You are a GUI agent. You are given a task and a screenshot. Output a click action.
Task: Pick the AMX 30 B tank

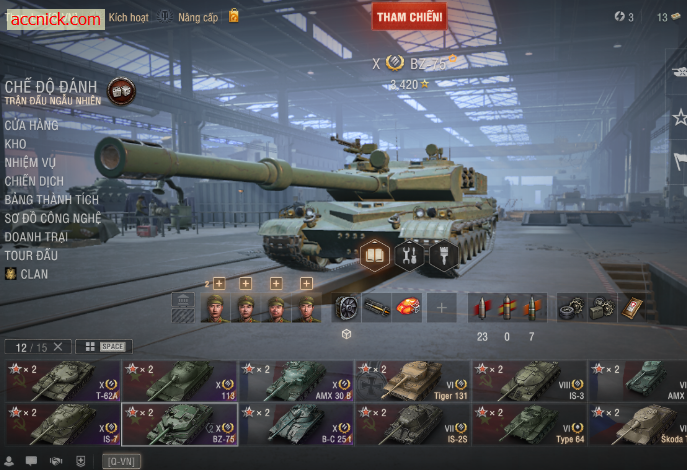point(295,381)
